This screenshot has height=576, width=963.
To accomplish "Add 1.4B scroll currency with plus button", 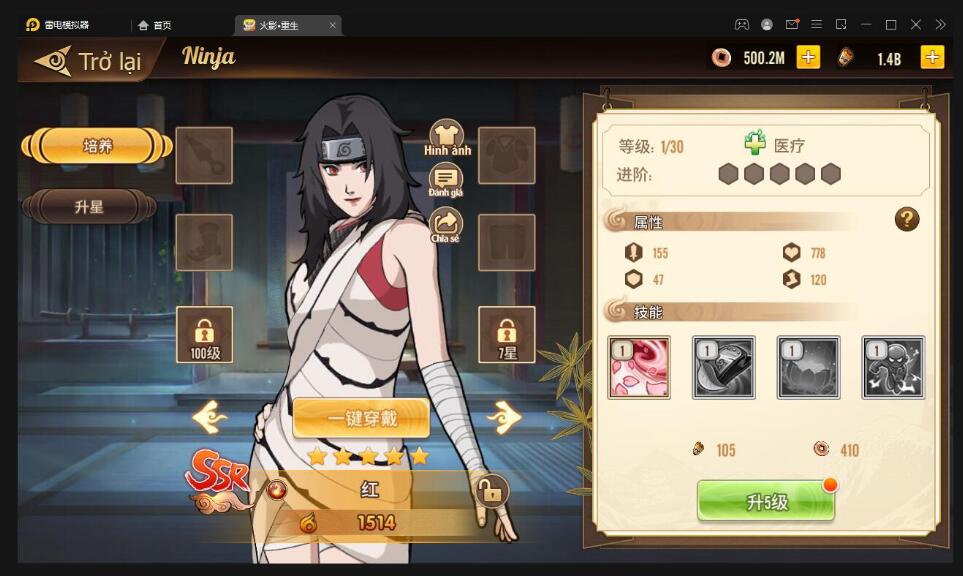I will click(x=932, y=57).
